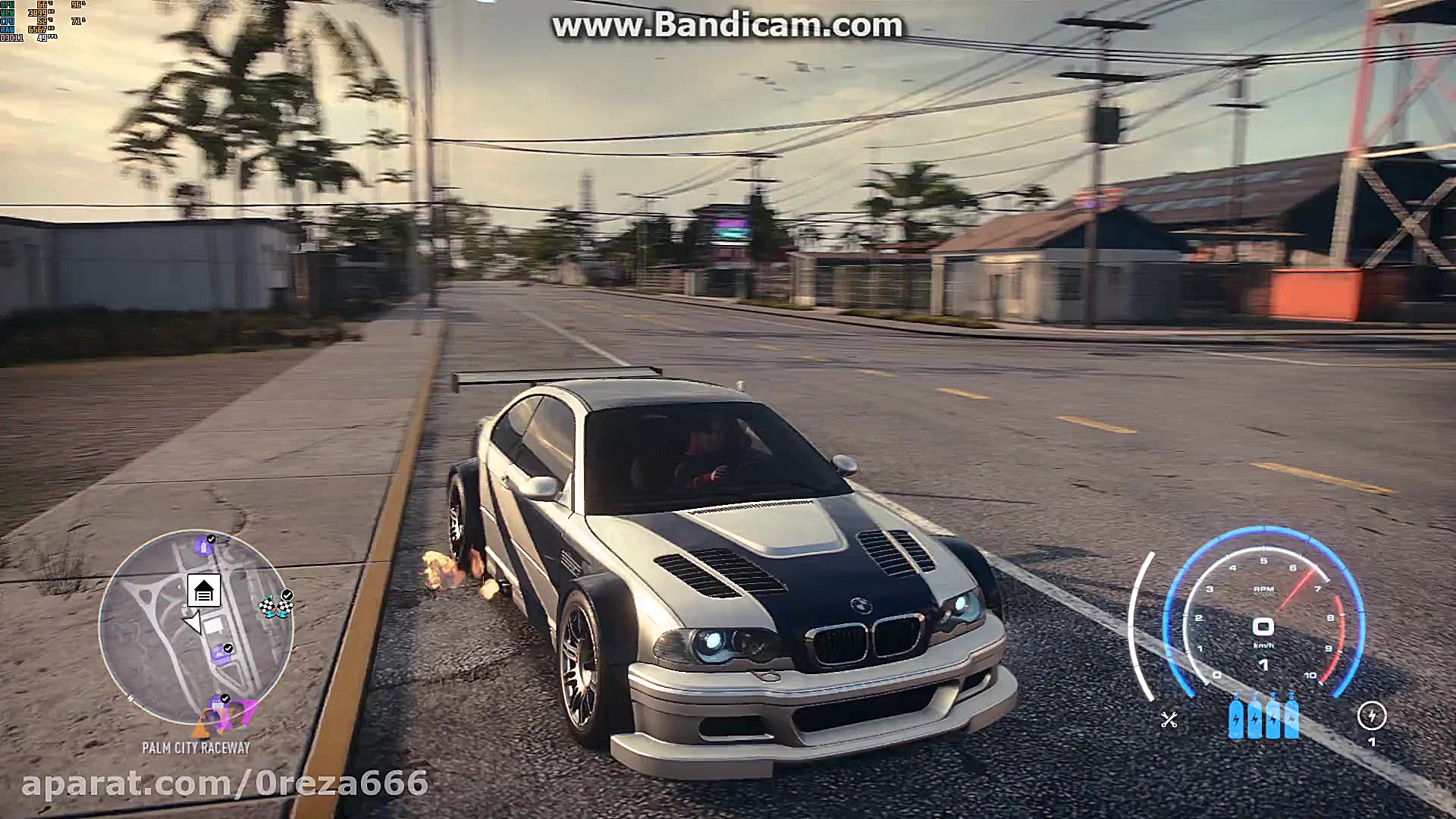Viewport: 1456px width, 819px height.
Task: Toggle the checkmark on the gas station marker
Action: (210, 538)
